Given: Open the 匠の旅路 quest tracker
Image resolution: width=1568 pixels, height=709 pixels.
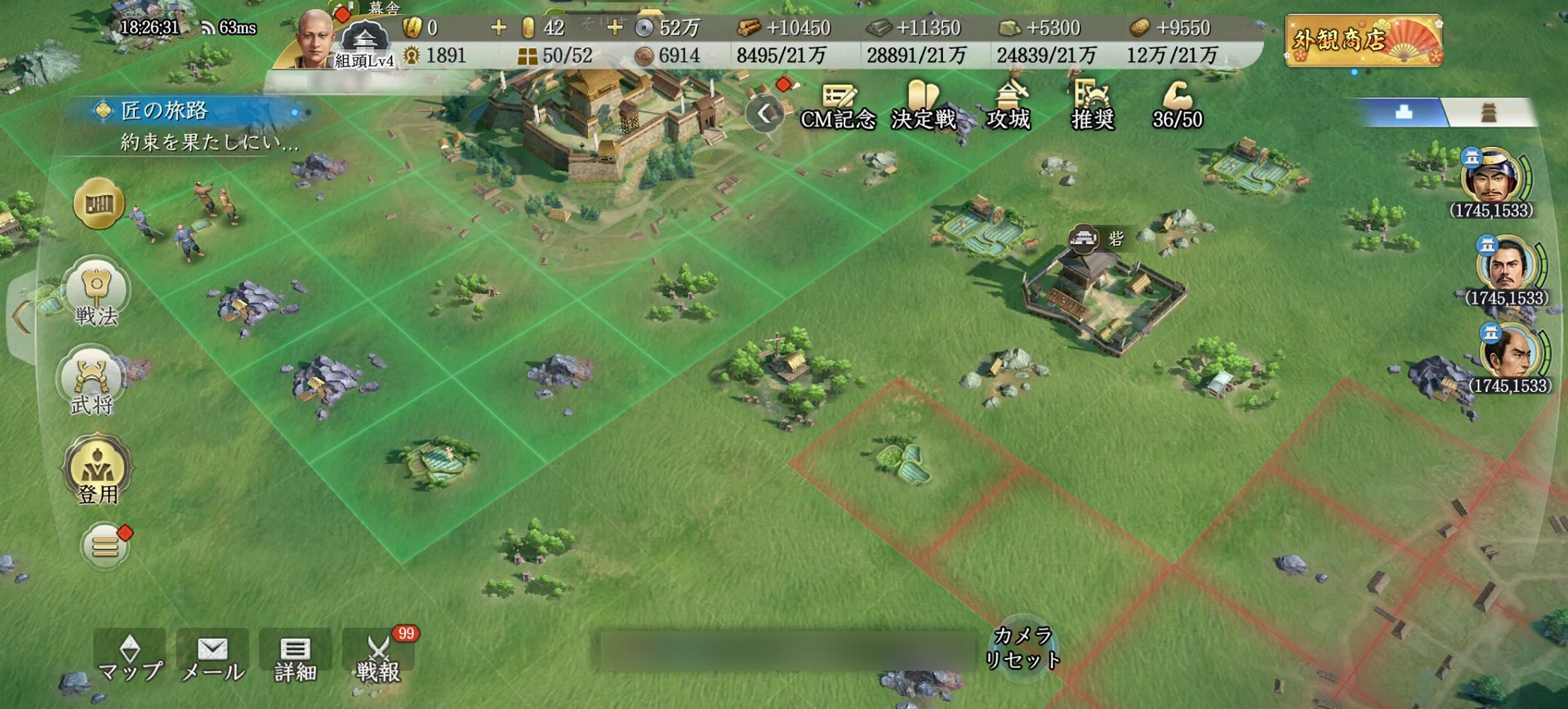Looking at the screenshot, I should tap(188, 124).
